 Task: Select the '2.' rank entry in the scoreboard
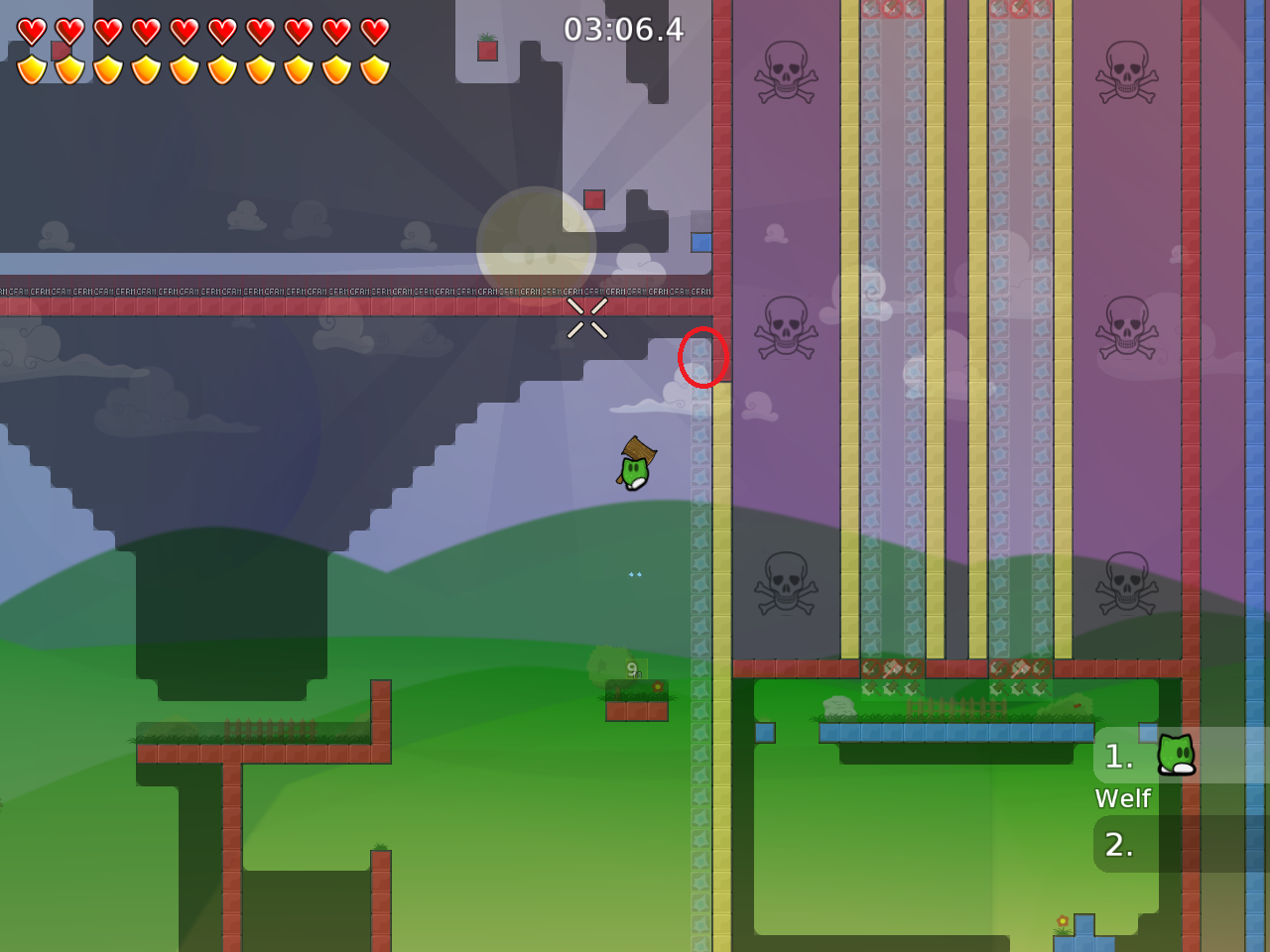point(1120,845)
